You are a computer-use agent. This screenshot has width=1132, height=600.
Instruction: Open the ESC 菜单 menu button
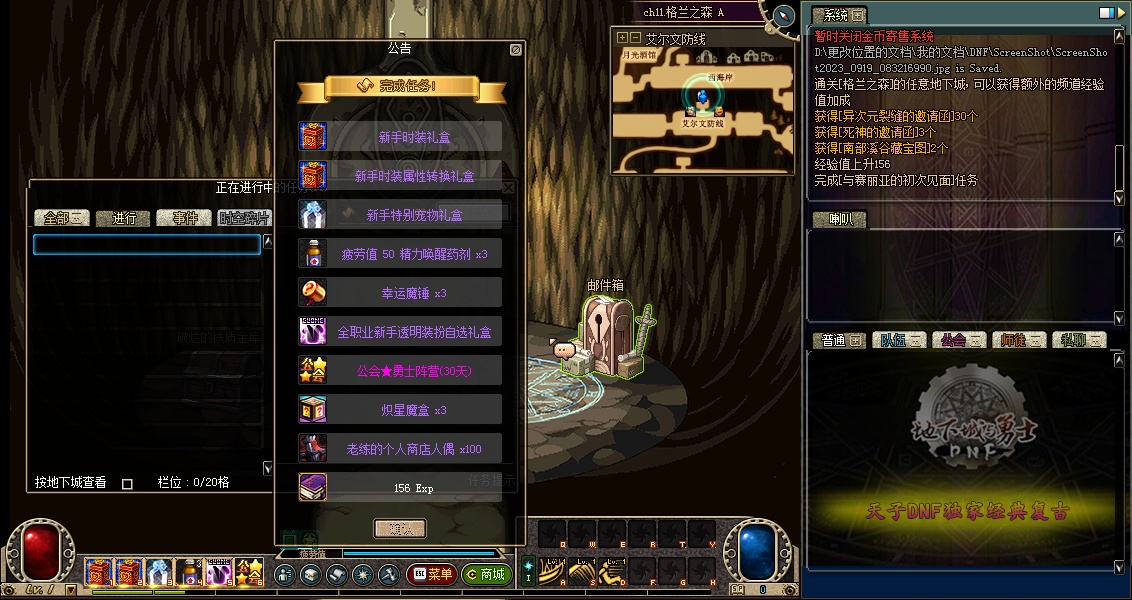coord(432,574)
